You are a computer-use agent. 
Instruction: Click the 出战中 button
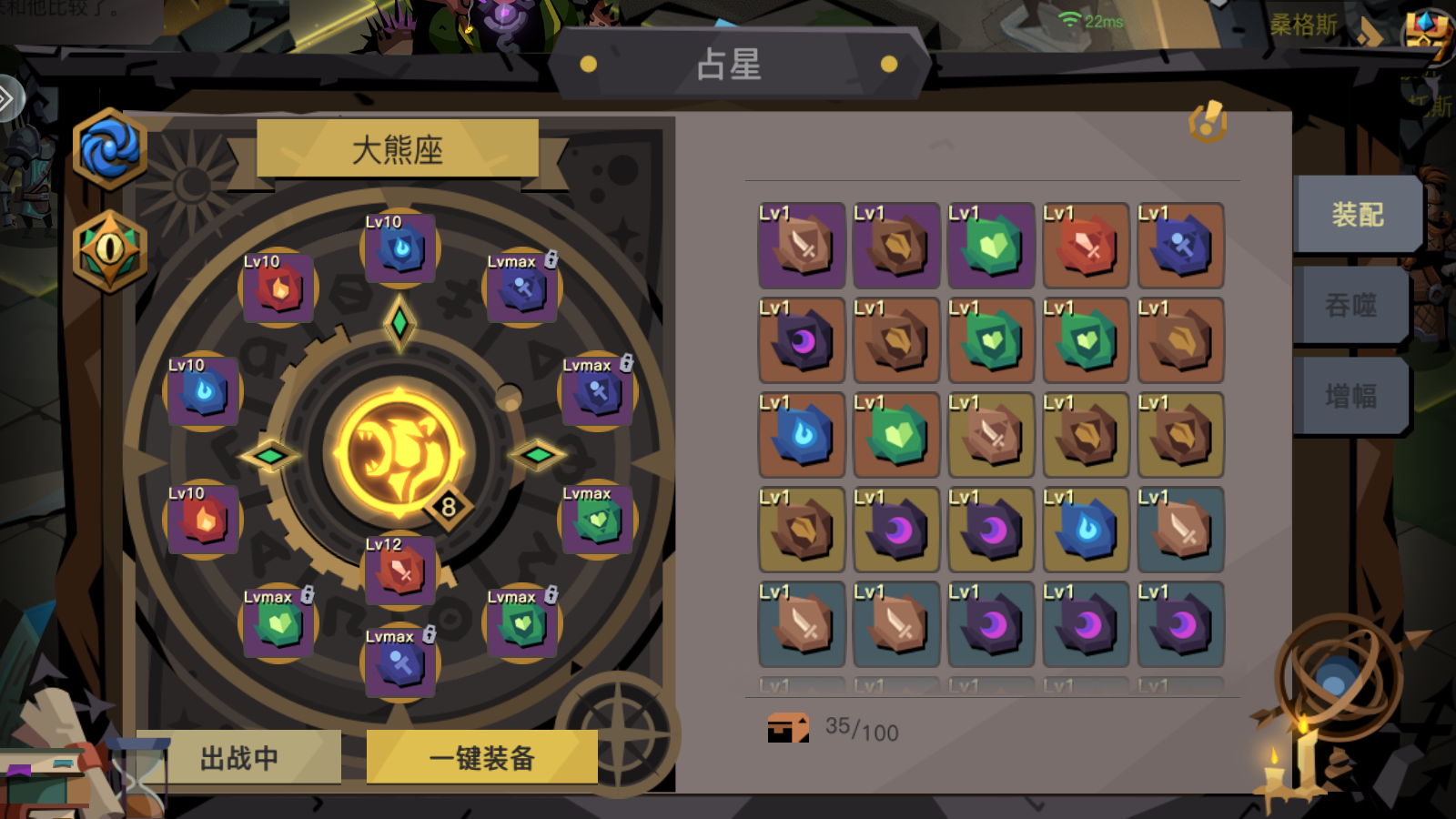point(237,756)
